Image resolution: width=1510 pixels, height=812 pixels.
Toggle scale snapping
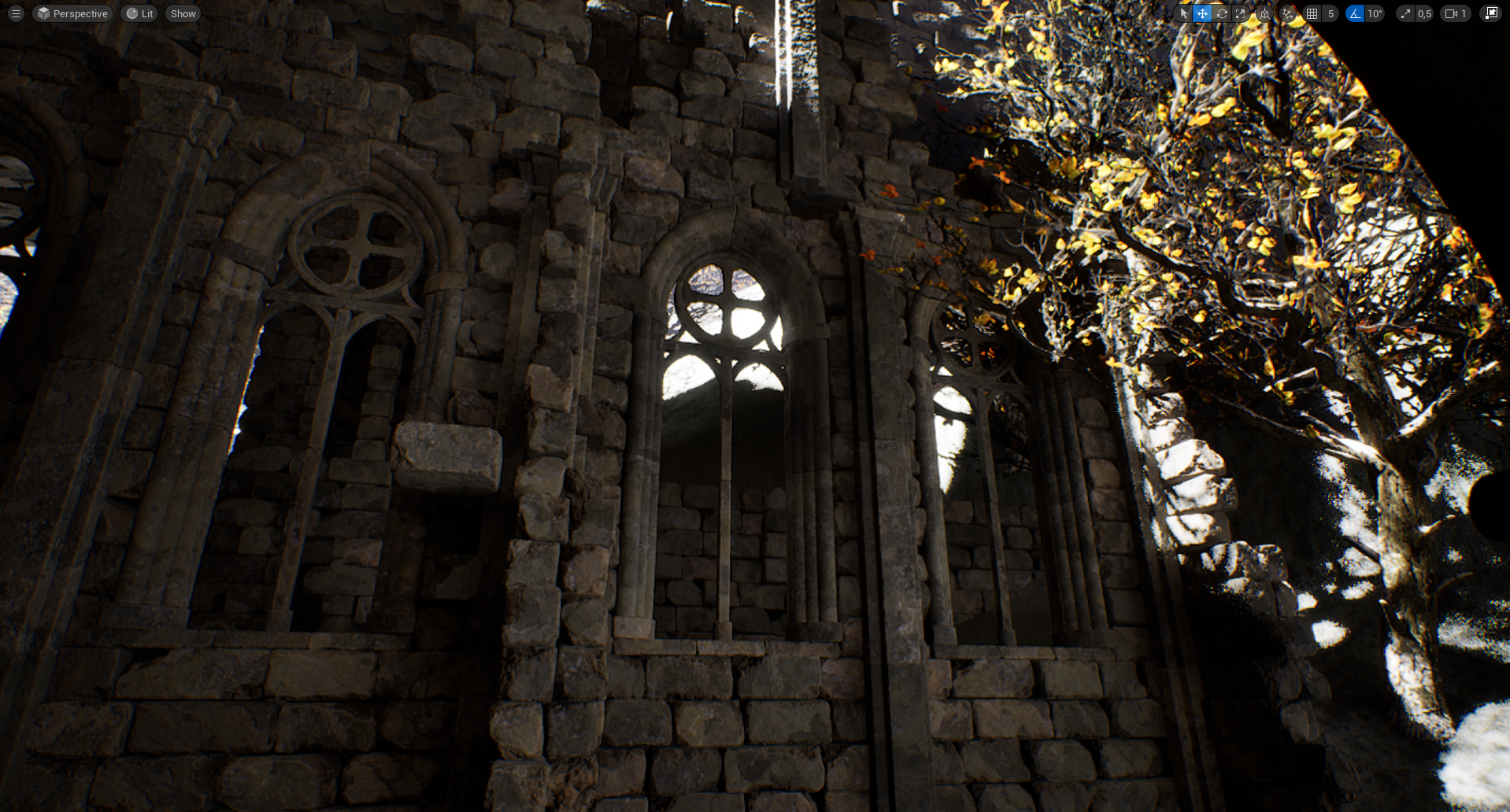coord(1405,13)
